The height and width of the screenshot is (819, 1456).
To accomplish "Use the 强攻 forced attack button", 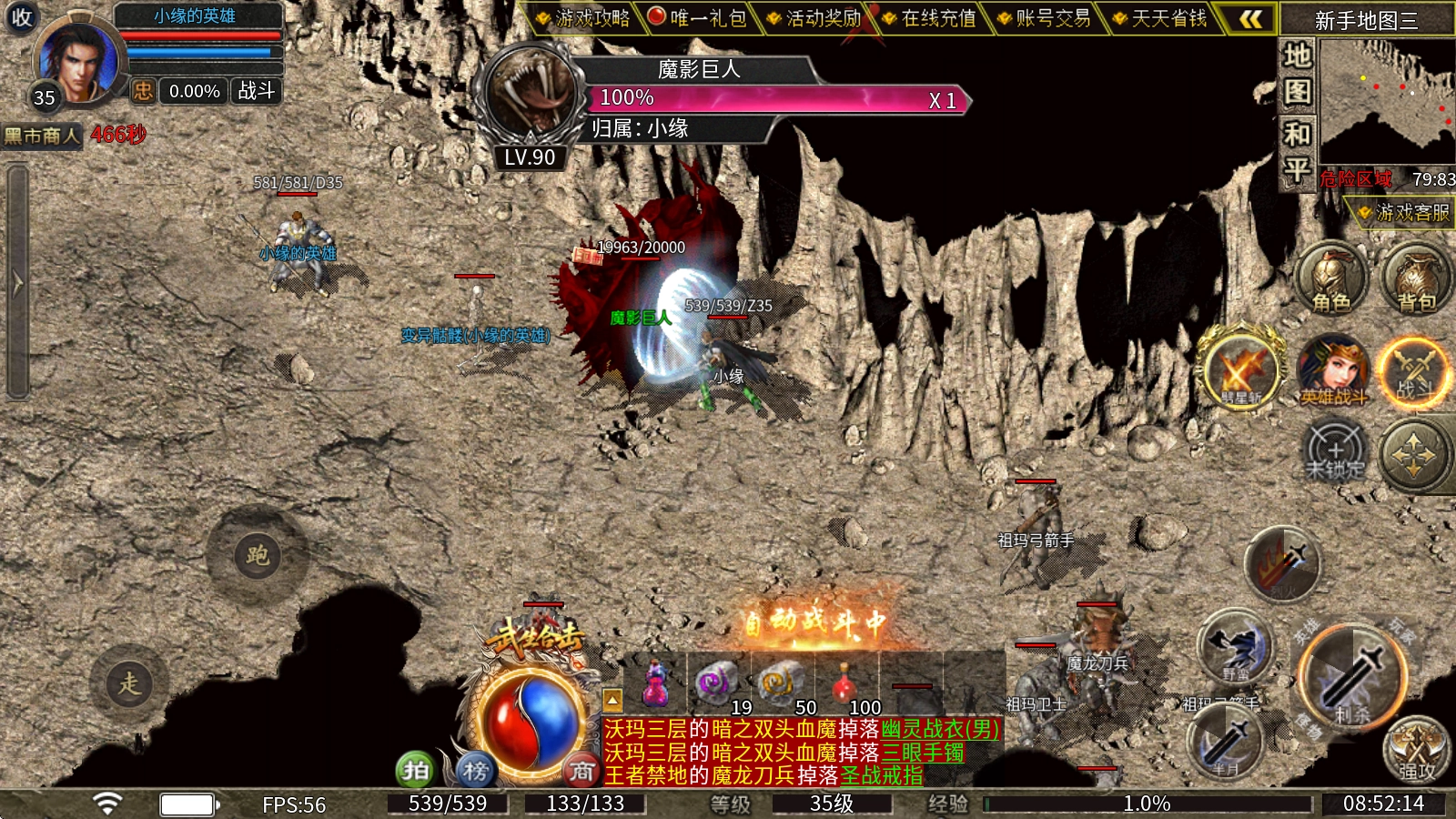I will (1416, 751).
